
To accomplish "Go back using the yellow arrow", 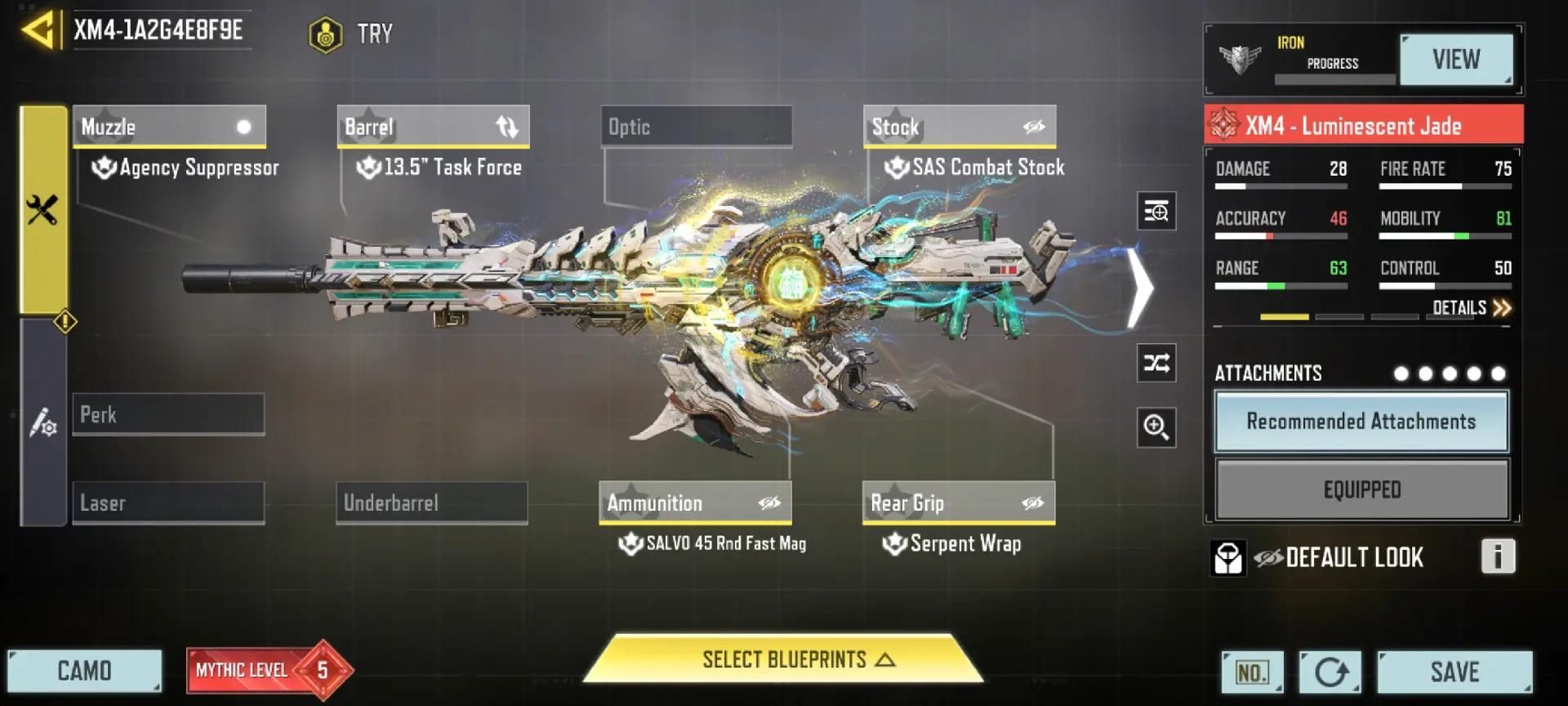I will [38, 31].
